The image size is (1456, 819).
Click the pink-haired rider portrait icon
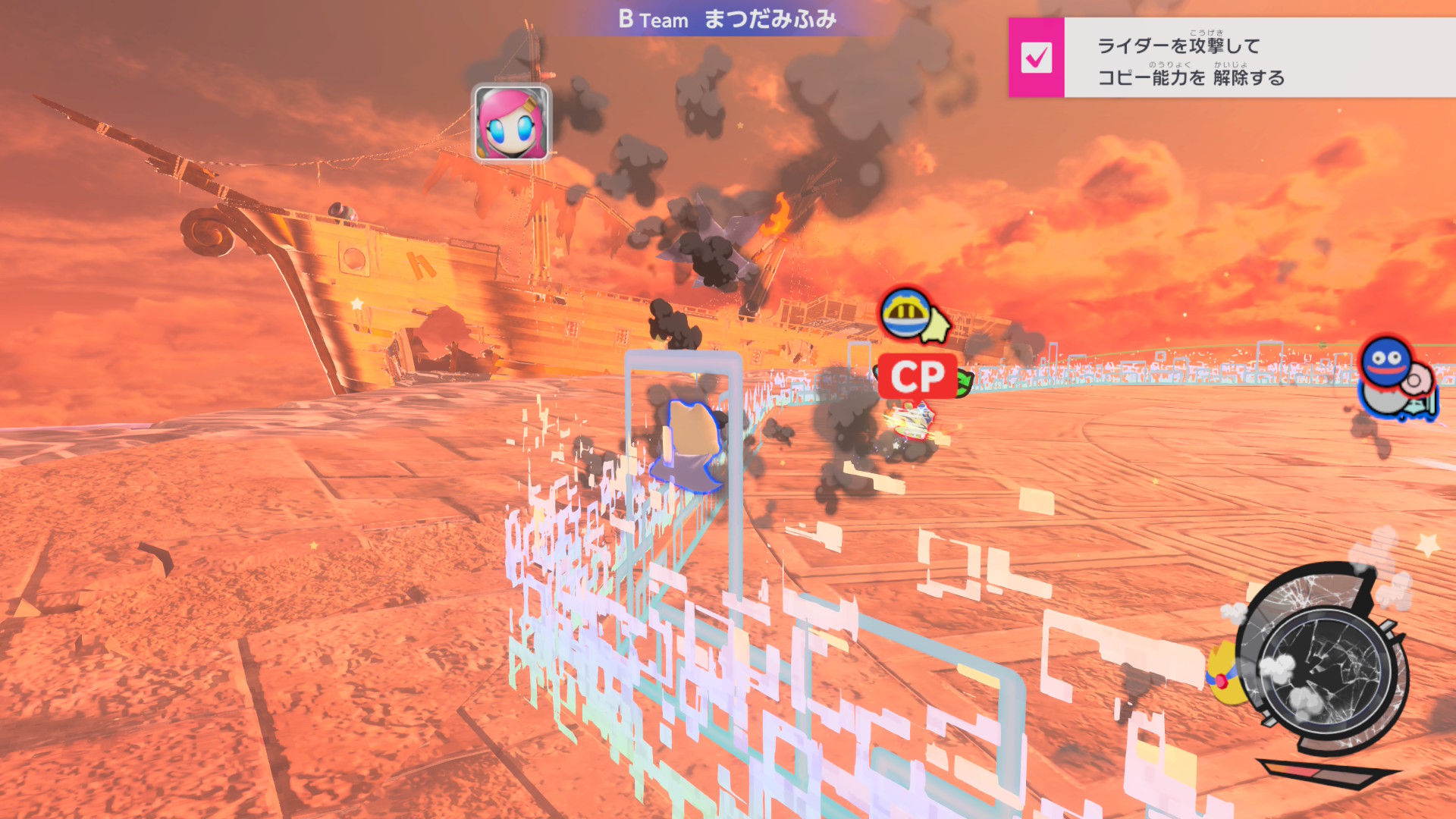click(511, 123)
